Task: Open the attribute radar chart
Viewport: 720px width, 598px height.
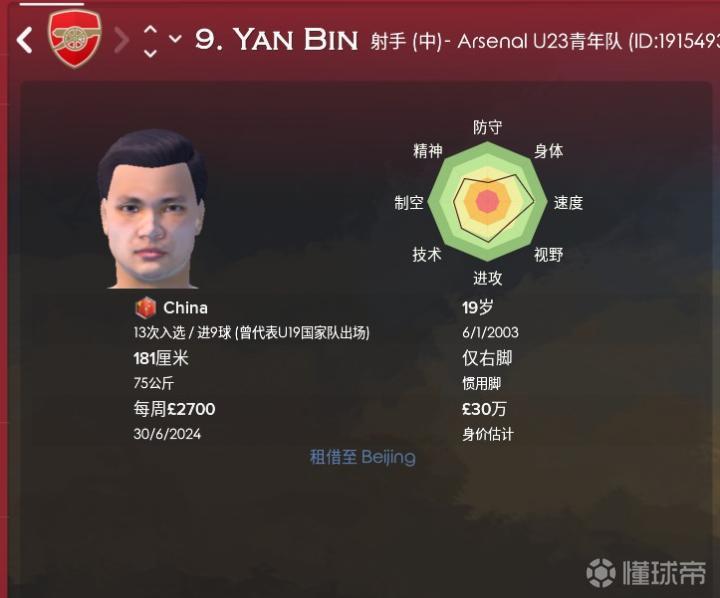Action: click(x=487, y=201)
